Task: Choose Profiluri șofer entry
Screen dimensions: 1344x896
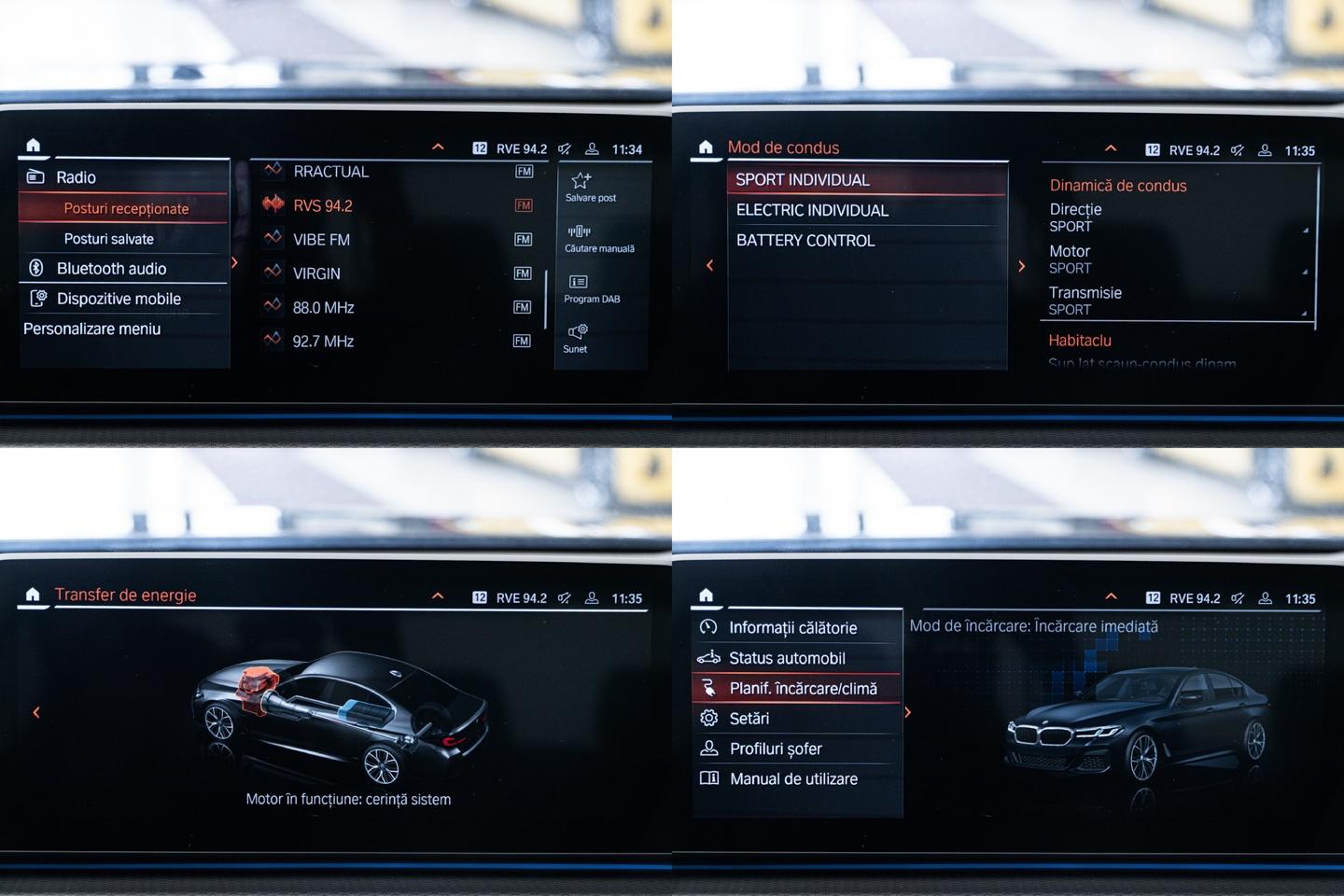Action: click(x=776, y=749)
